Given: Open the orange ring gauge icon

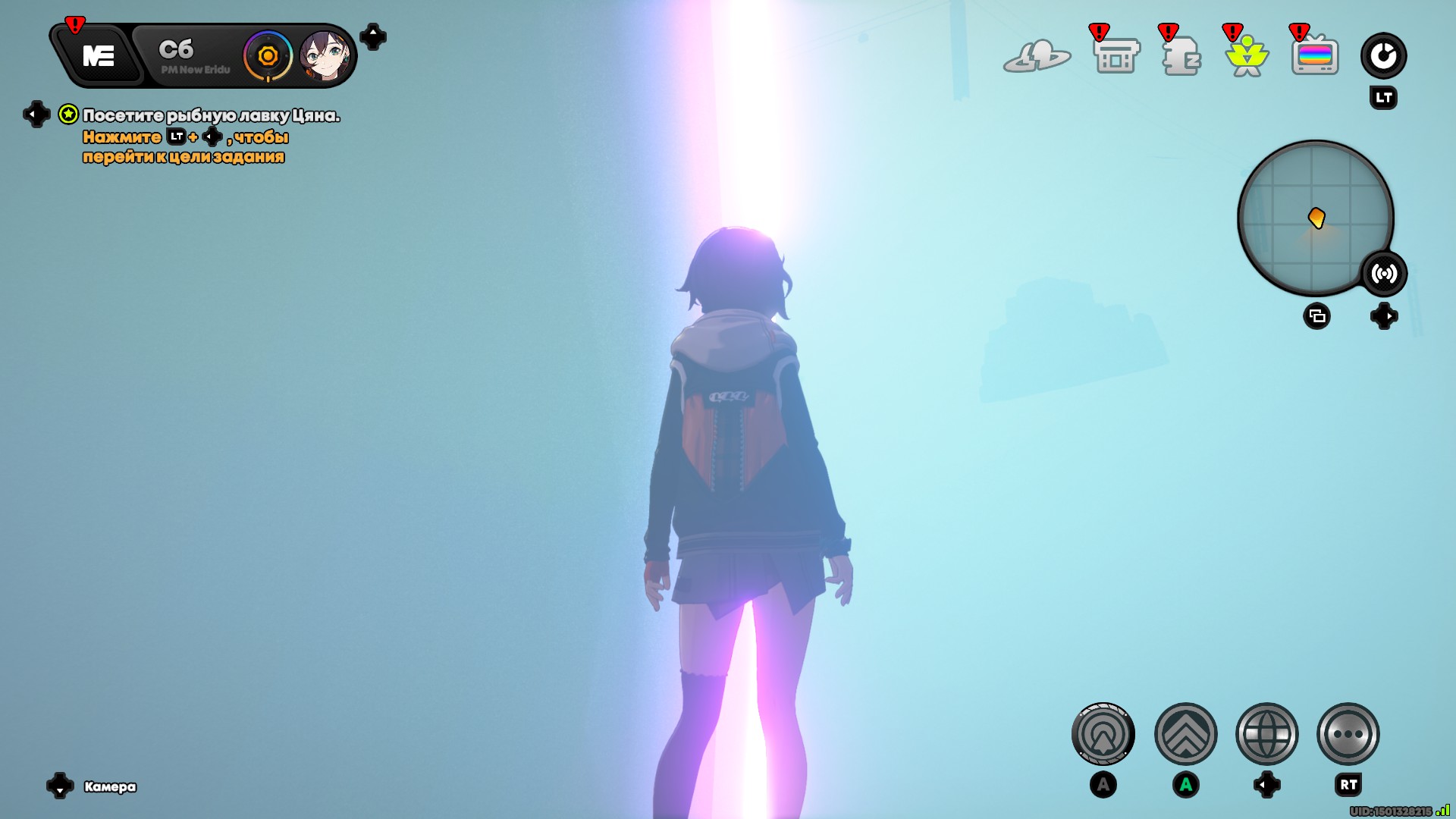Looking at the screenshot, I should click(x=268, y=56).
